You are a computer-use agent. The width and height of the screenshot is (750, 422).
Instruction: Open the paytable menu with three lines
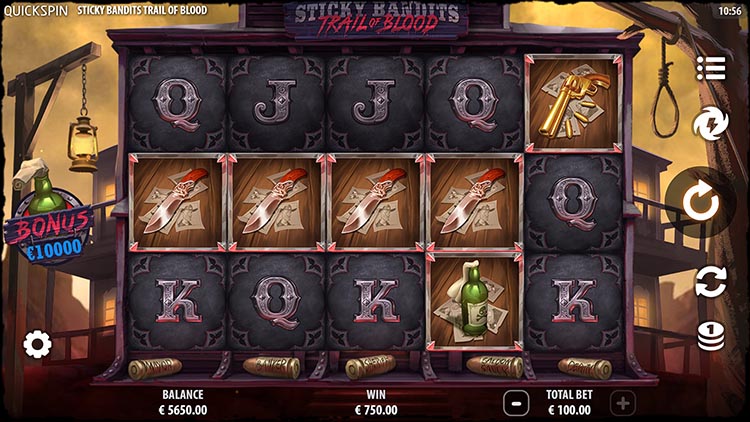tap(711, 69)
